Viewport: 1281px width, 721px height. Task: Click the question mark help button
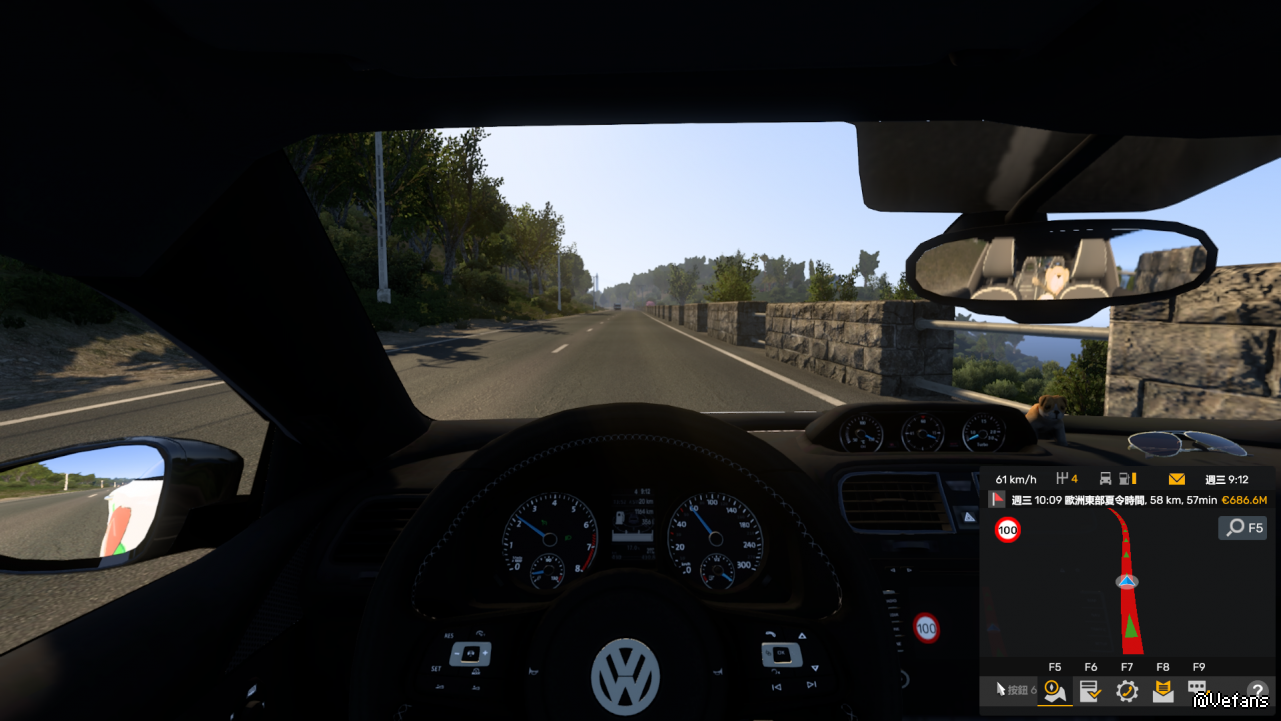pyautogui.click(x=1257, y=690)
